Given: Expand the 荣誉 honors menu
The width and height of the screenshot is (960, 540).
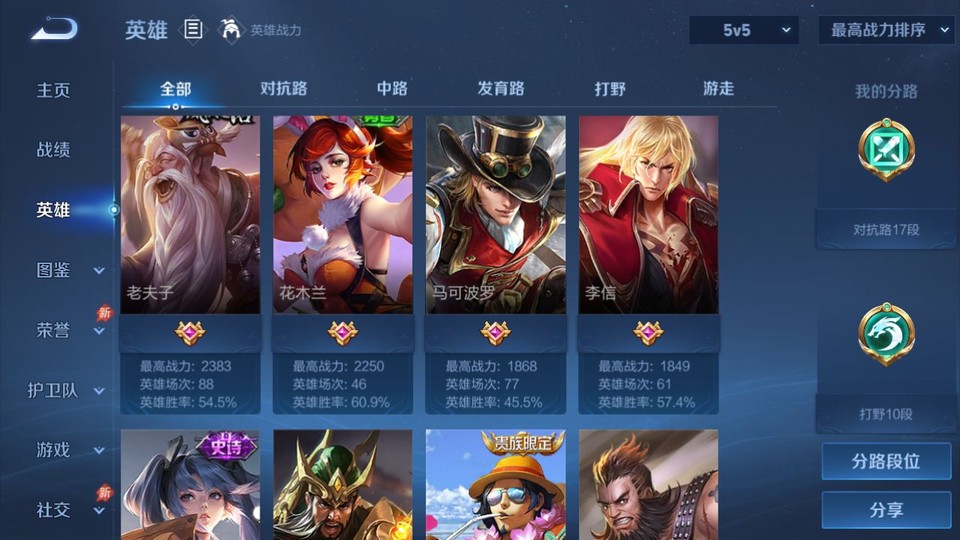Looking at the screenshot, I should click(68, 330).
